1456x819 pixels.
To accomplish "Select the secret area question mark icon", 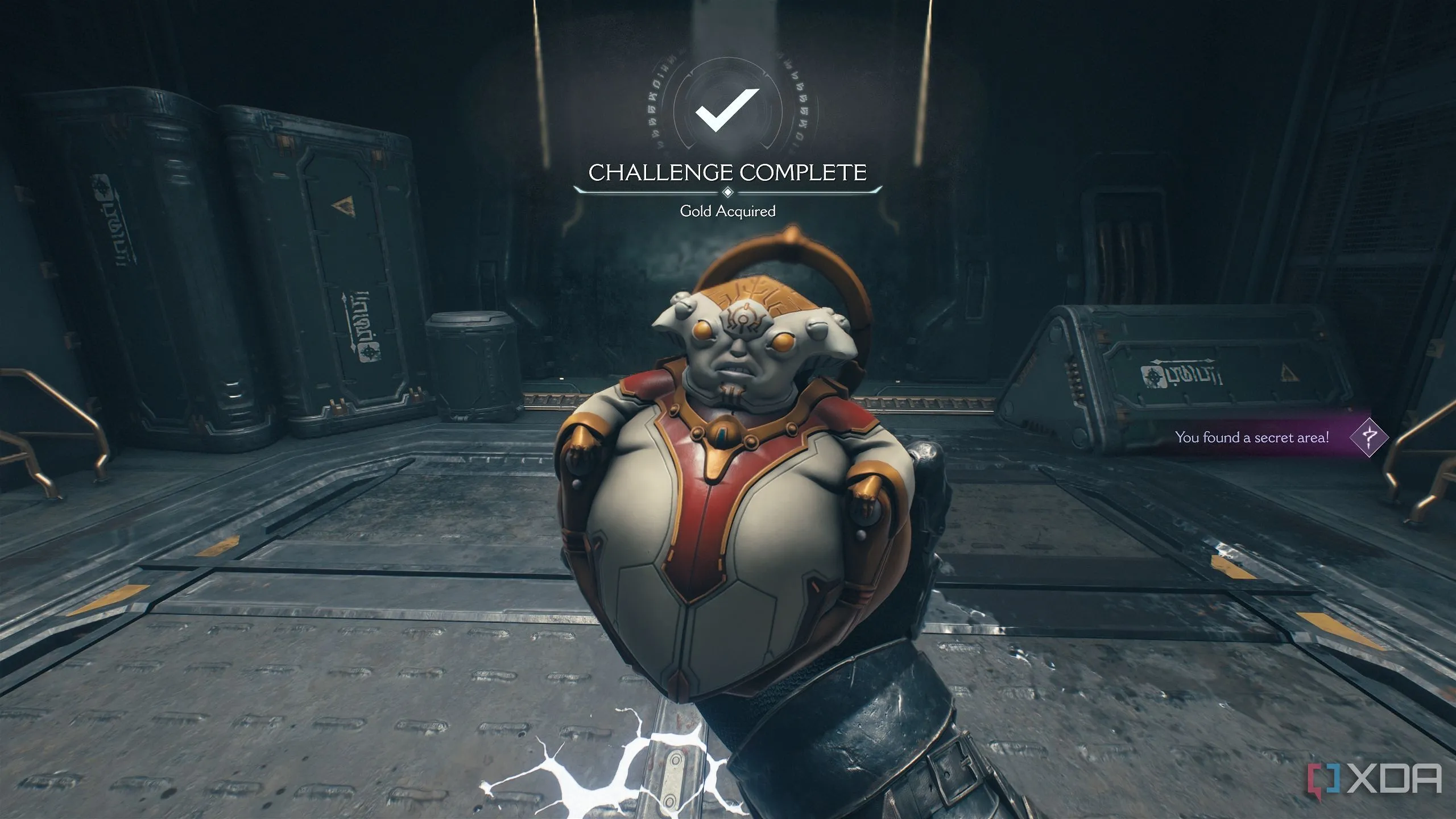I will point(1369,437).
